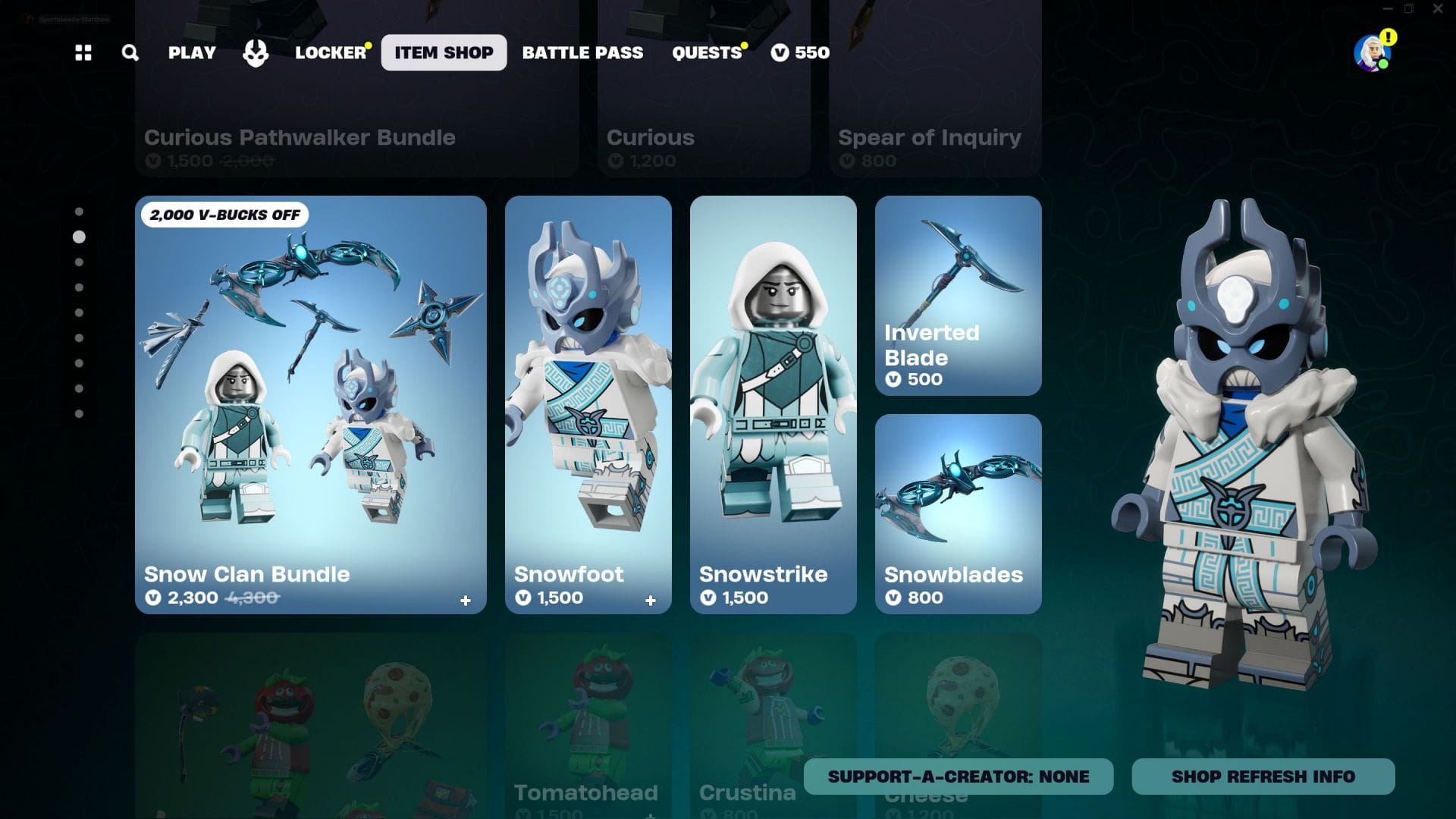Select the search magnifier icon
Viewport: 1456px width, 819px height.
130,52
